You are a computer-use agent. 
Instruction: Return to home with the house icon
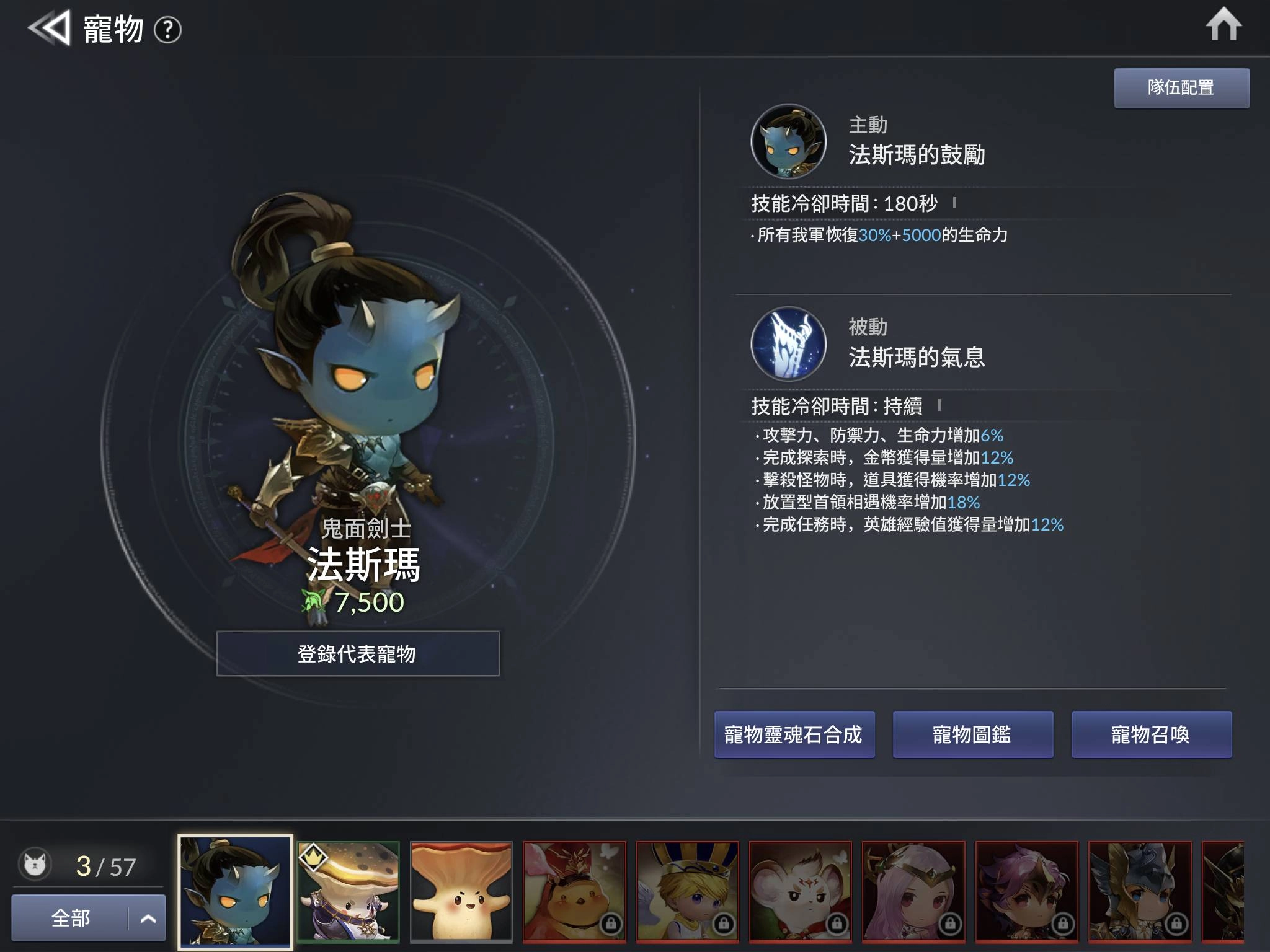[x=1223, y=25]
